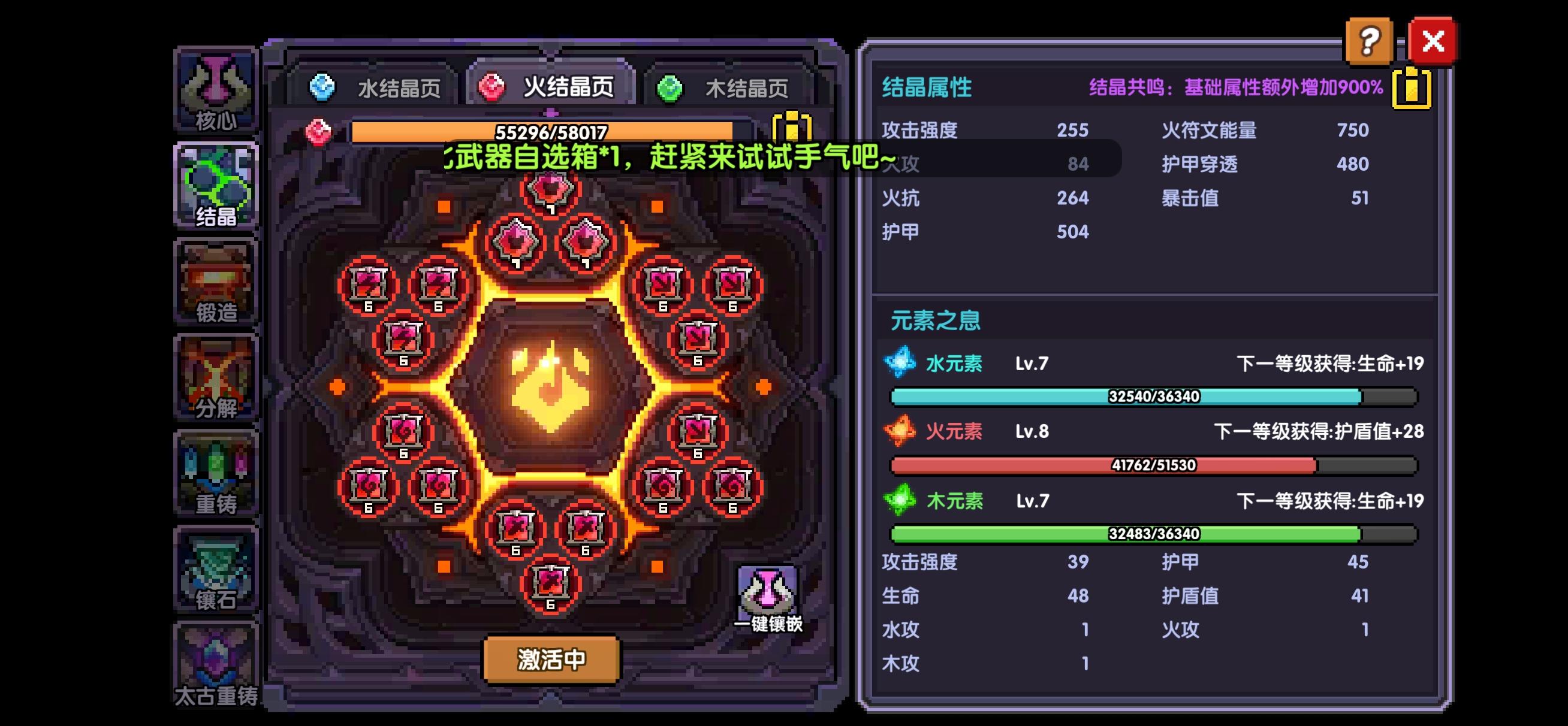Click the 结晶共鸣 bonus info icon
This screenshot has height=726, width=1568.
[1412, 89]
